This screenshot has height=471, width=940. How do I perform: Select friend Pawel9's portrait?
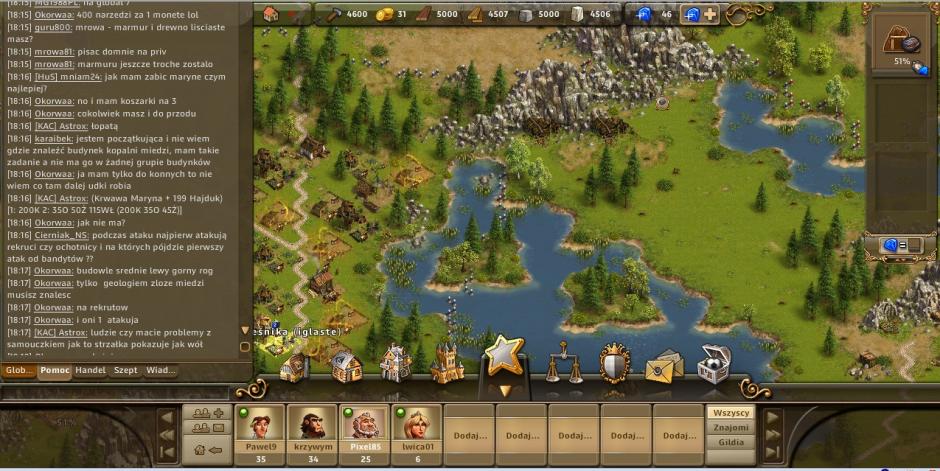click(x=261, y=424)
